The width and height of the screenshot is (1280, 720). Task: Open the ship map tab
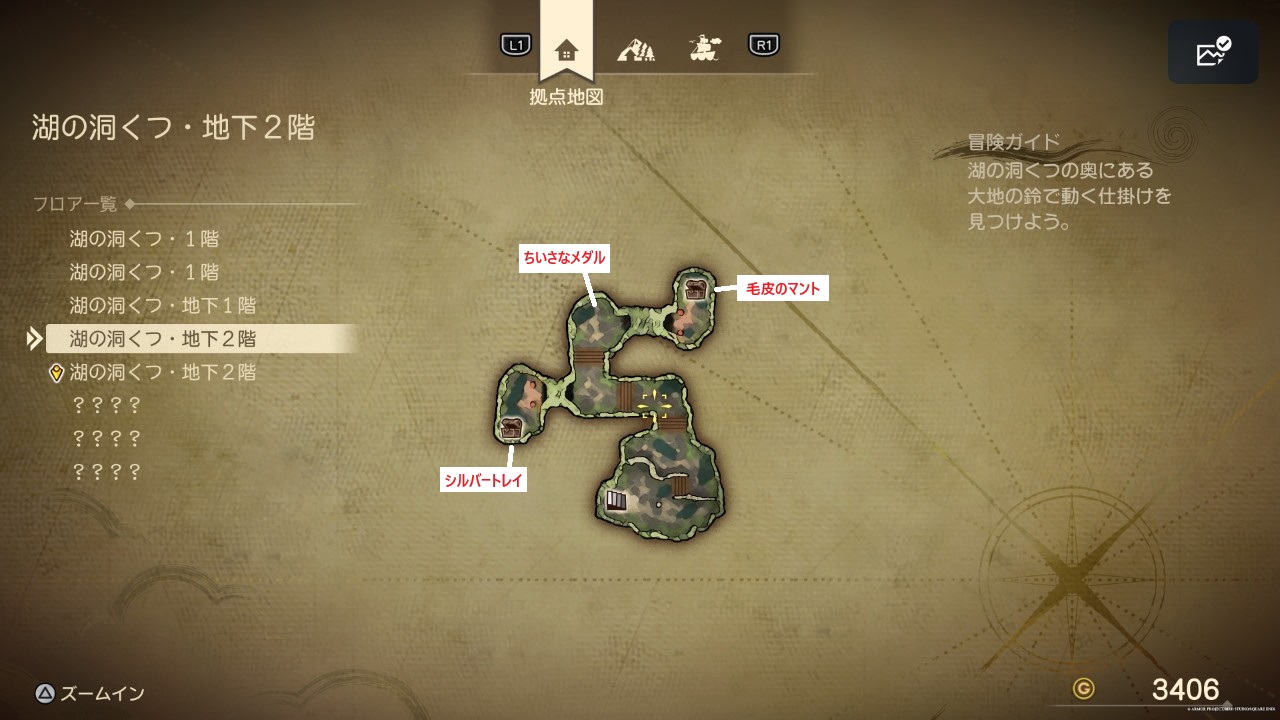[705, 47]
